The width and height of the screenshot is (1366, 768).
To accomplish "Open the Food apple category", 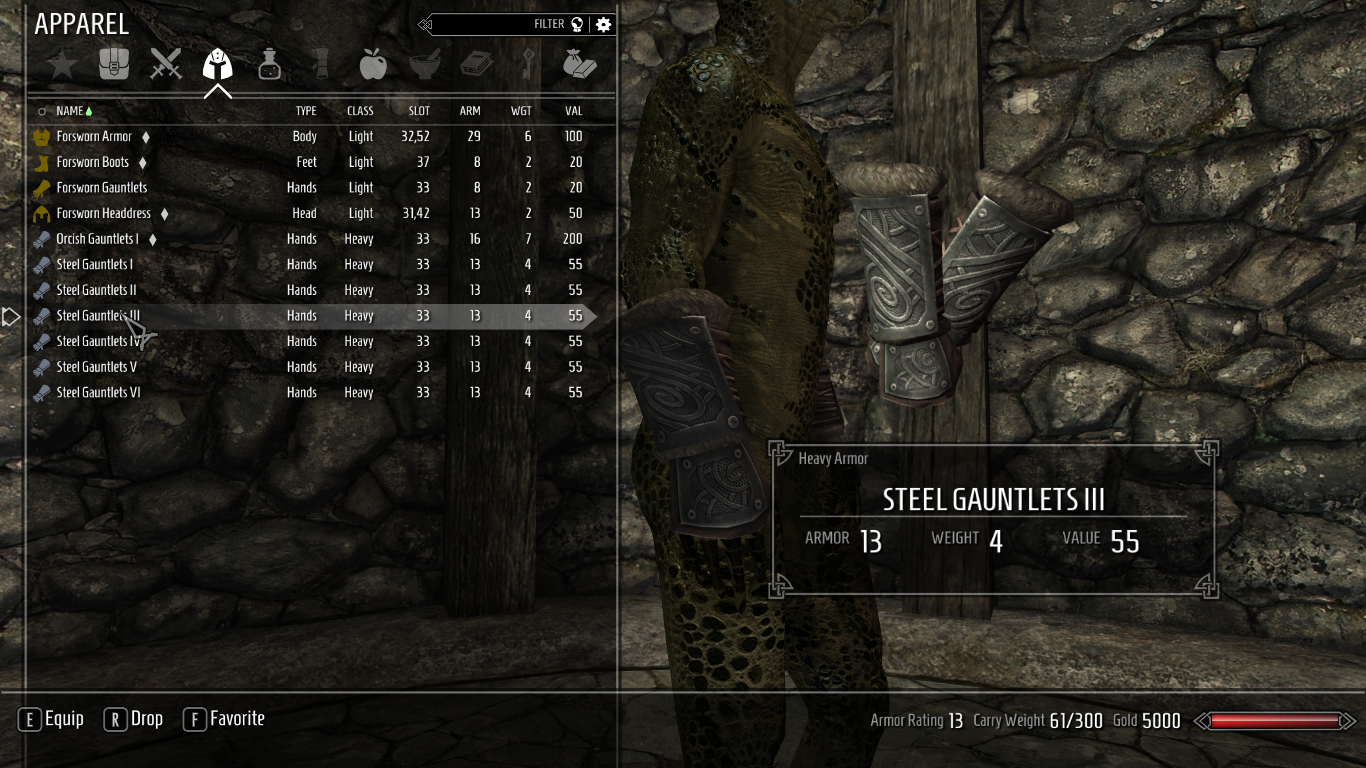I will 373,66.
